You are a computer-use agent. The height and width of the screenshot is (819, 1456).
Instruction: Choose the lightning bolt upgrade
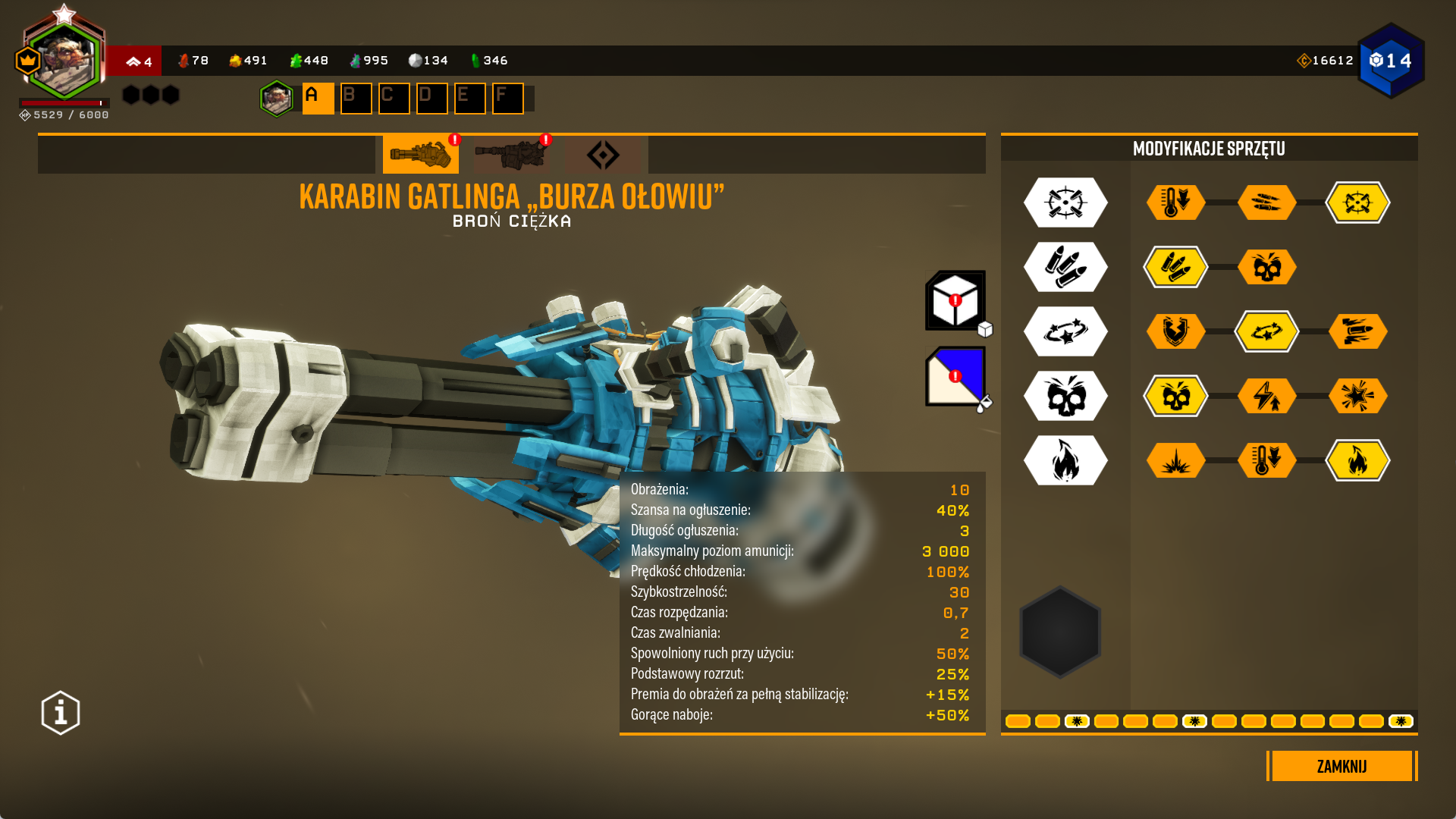click(x=1266, y=396)
